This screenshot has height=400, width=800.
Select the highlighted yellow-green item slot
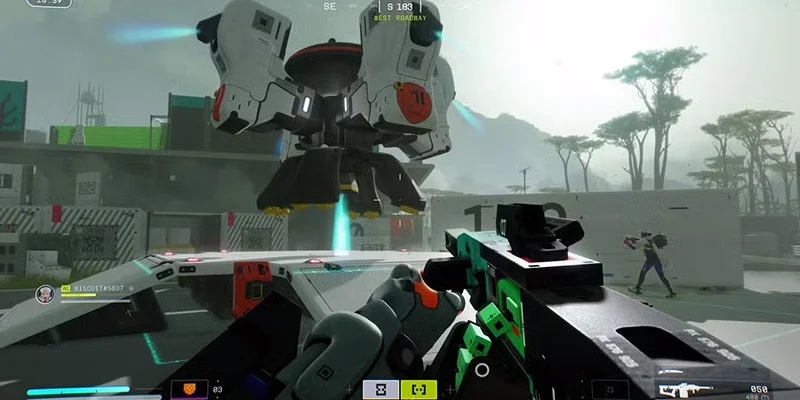[418, 389]
